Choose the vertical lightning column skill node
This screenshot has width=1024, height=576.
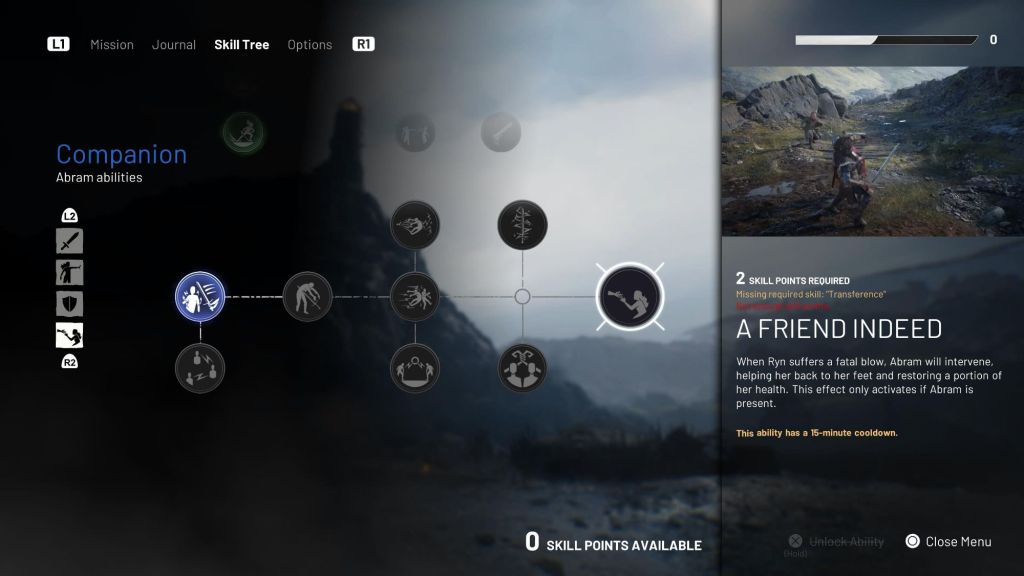[x=522, y=225]
